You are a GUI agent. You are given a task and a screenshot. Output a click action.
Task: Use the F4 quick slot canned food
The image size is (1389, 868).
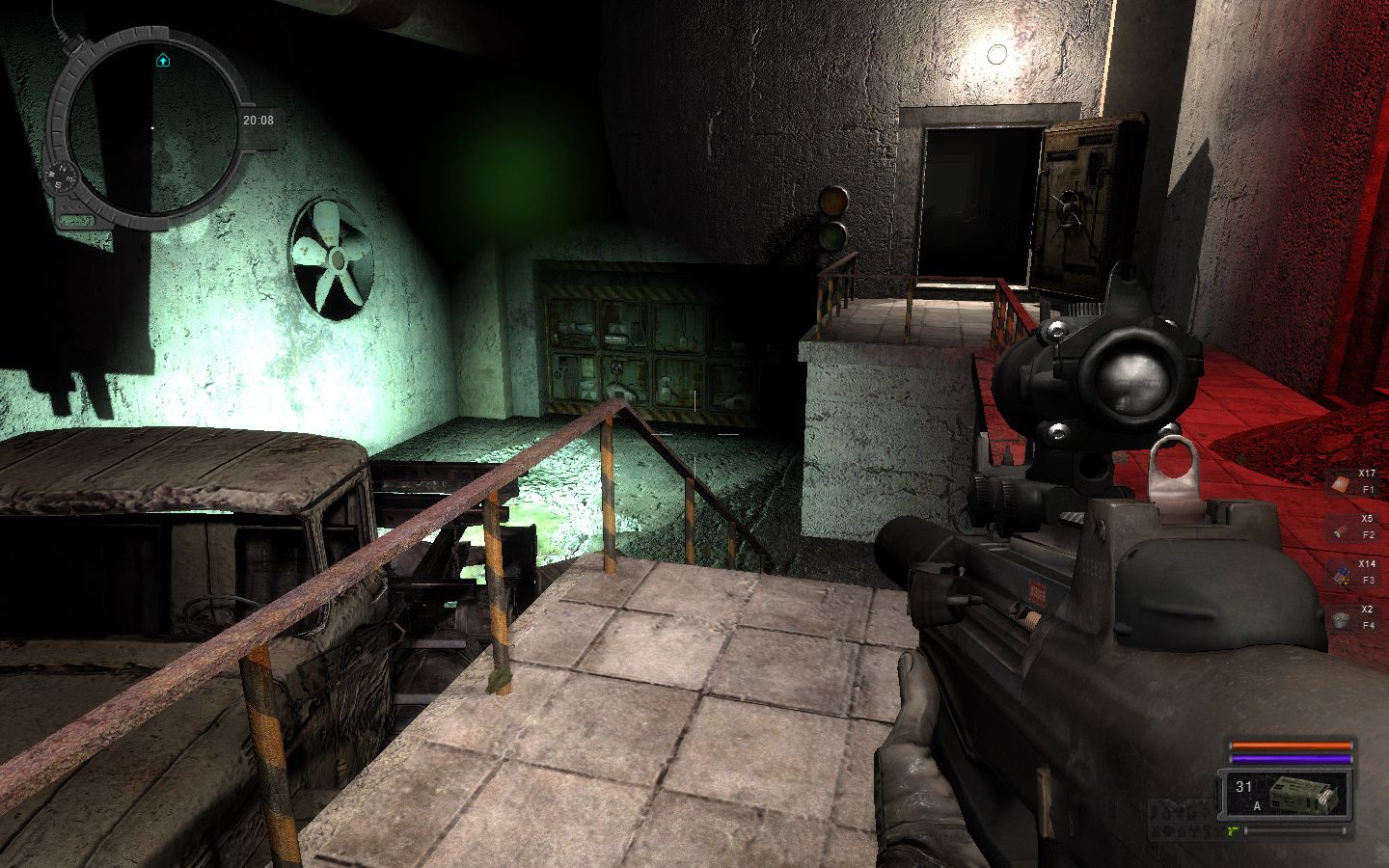pyautogui.click(x=1342, y=621)
